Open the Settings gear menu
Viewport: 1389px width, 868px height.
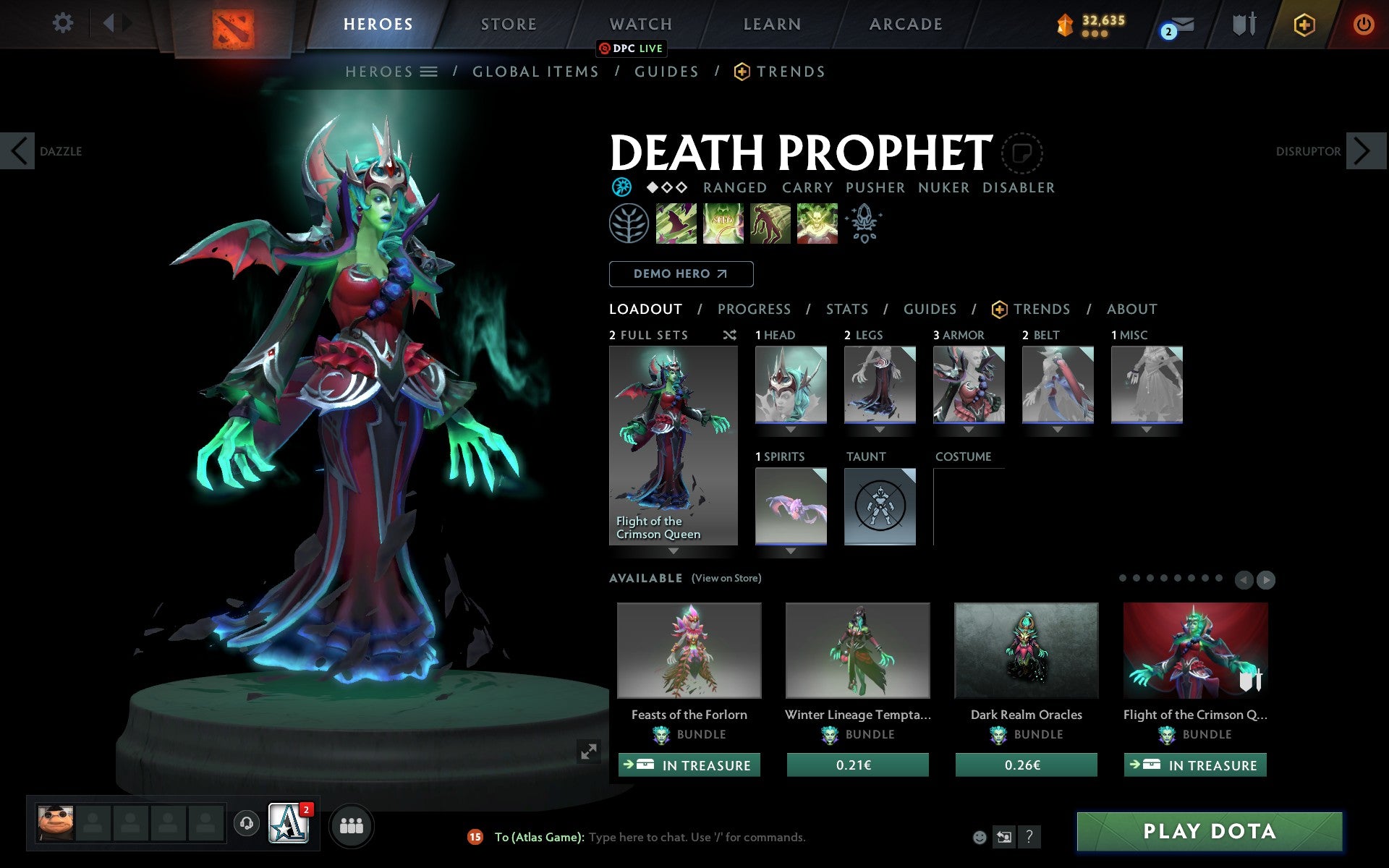pos(64,23)
